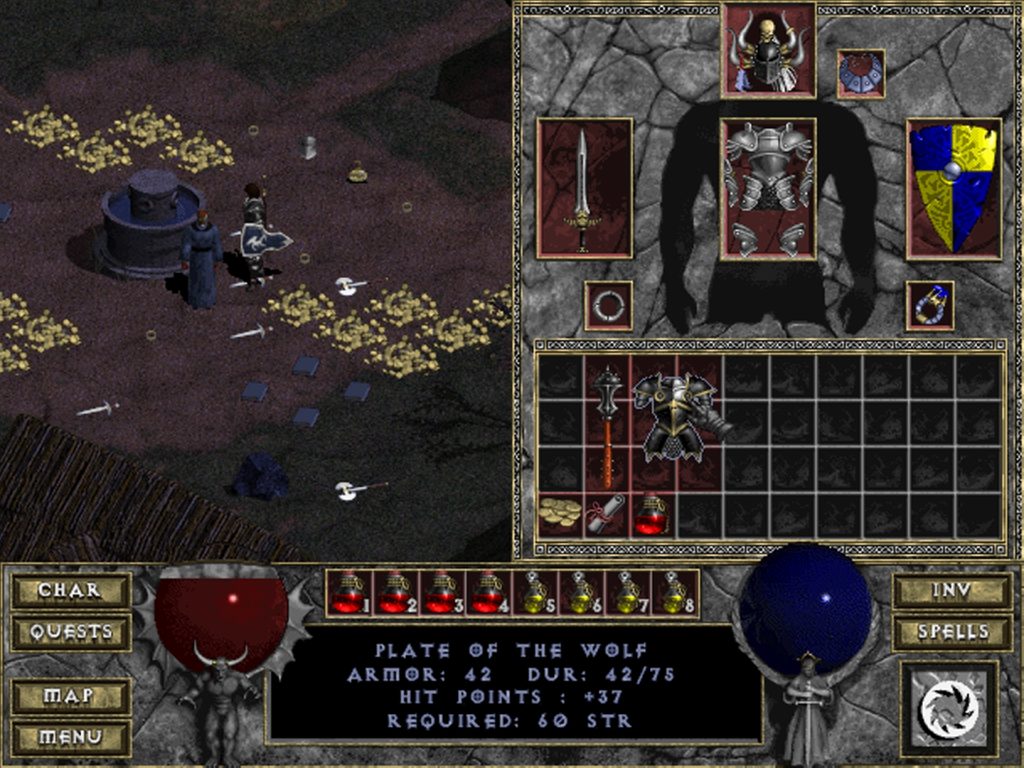Open the CHAR character sheet
This screenshot has height=768, width=1024.
(70, 590)
